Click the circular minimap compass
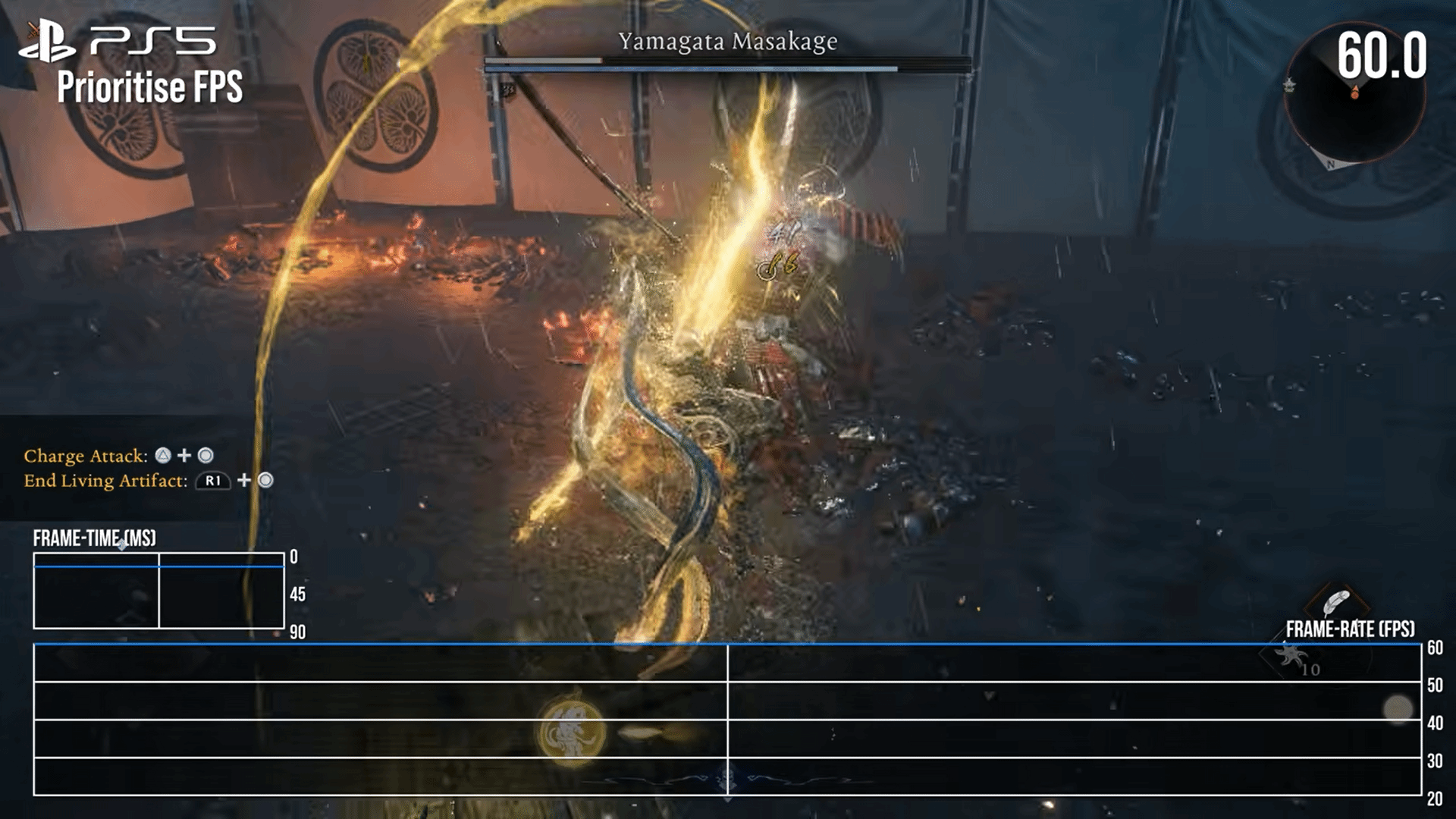 click(1354, 94)
